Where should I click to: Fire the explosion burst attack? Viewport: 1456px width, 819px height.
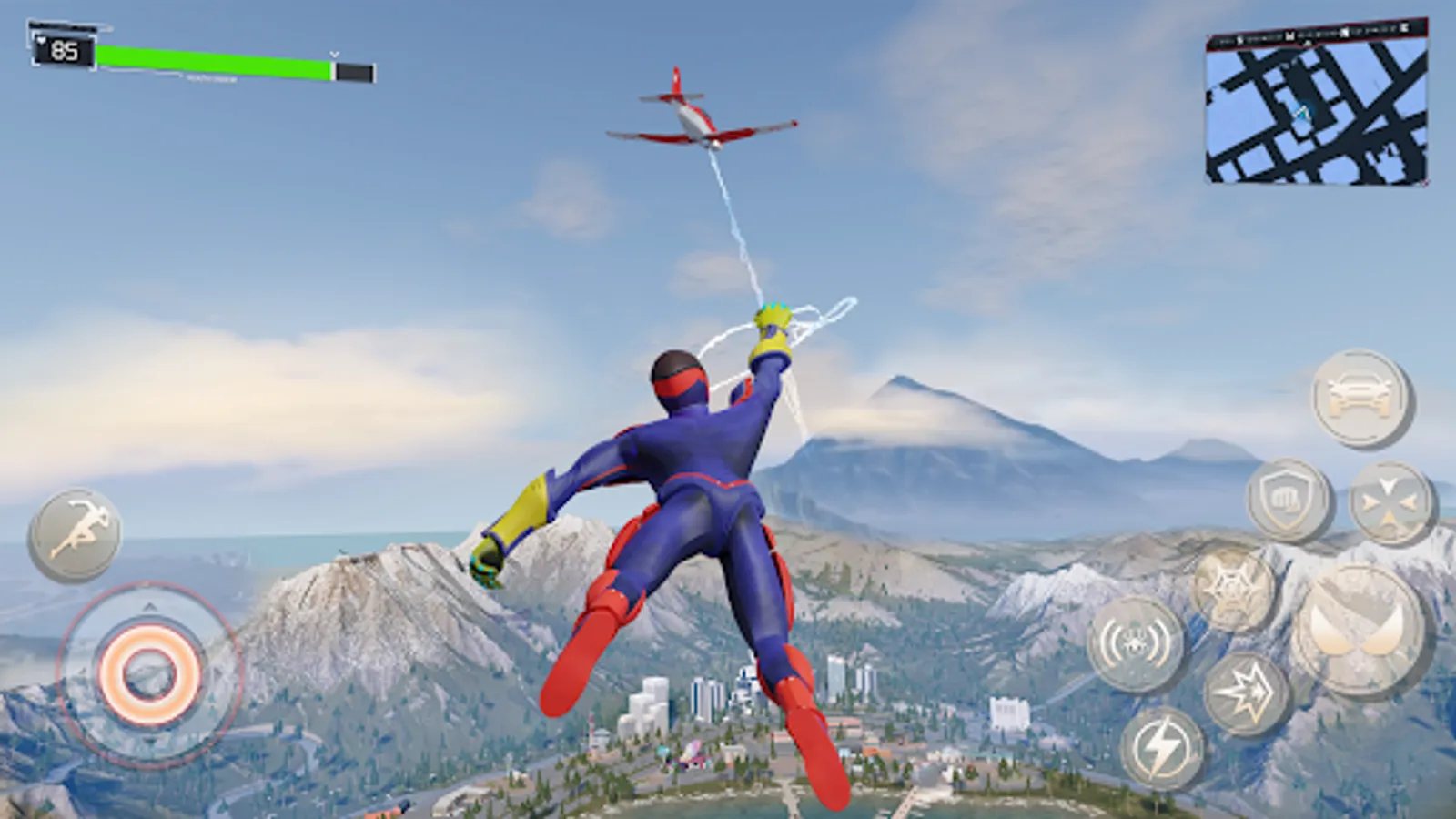tap(1248, 693)
